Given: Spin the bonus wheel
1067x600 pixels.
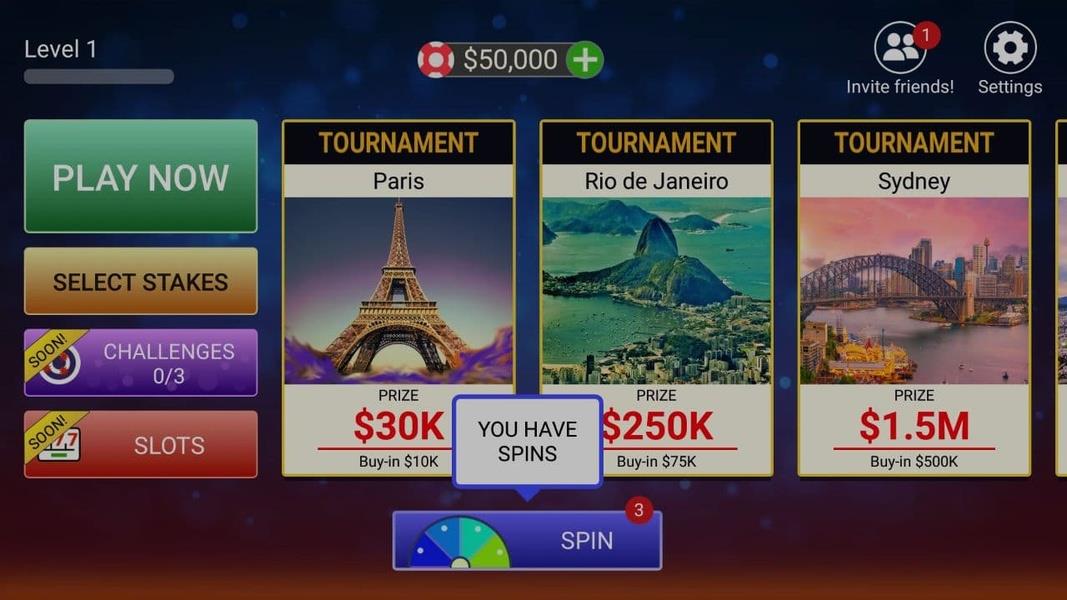Looking at the screenshot, I should (527, 541).
